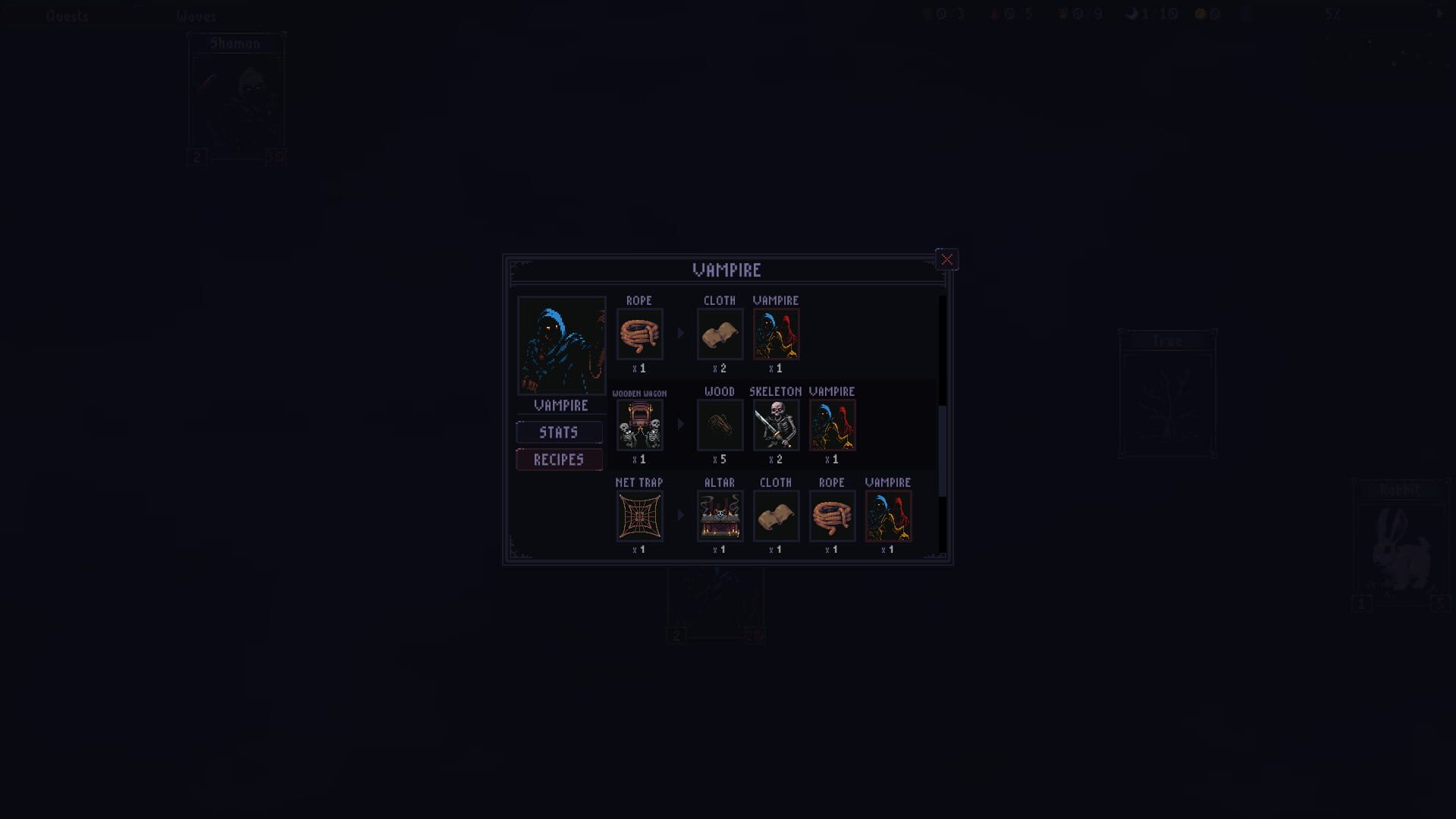Click the Cloth result icon next to Rope
This screenshot has height=819, width=1456.
point(720,334)
